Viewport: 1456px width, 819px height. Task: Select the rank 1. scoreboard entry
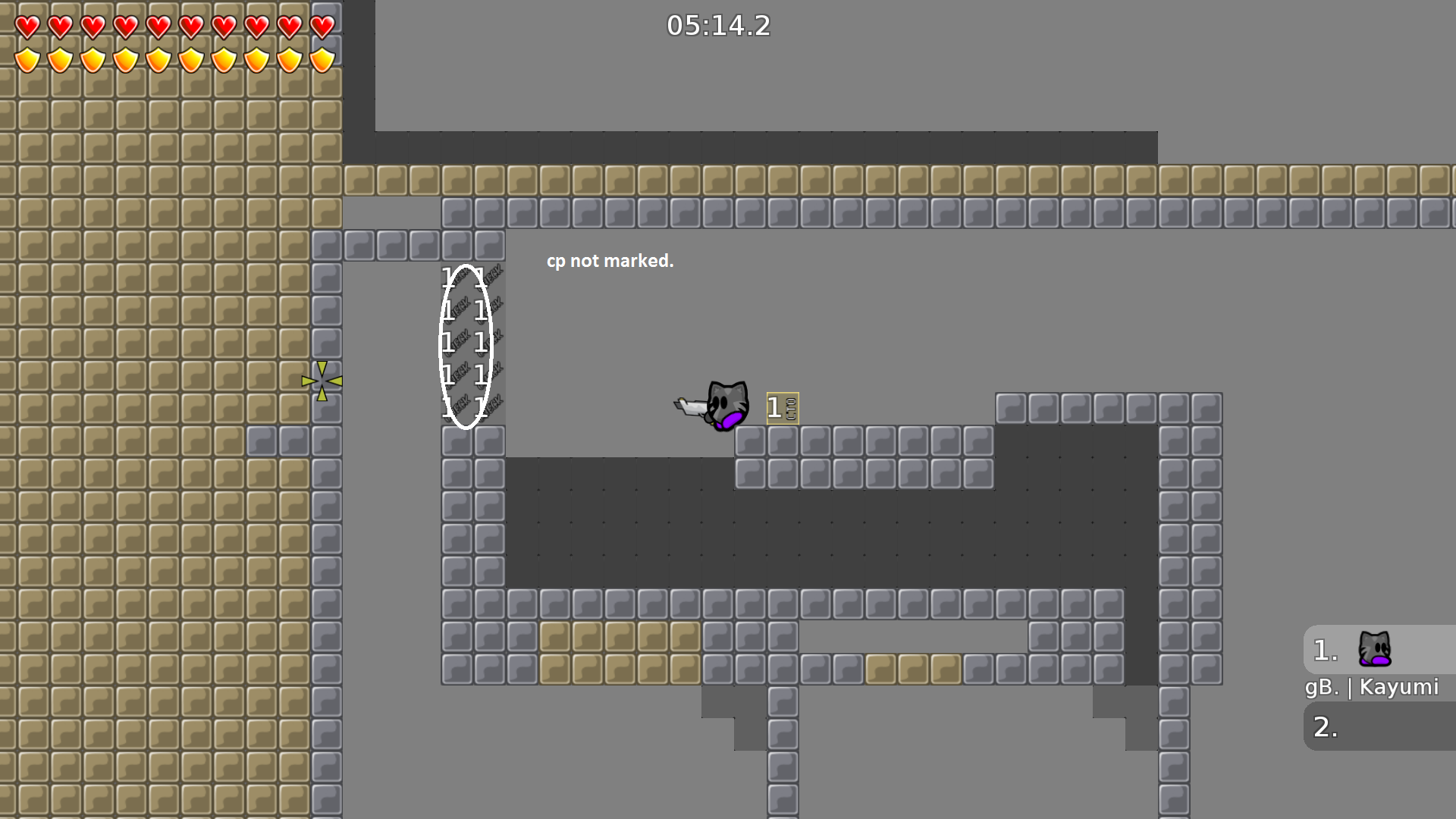point(1323,650)
